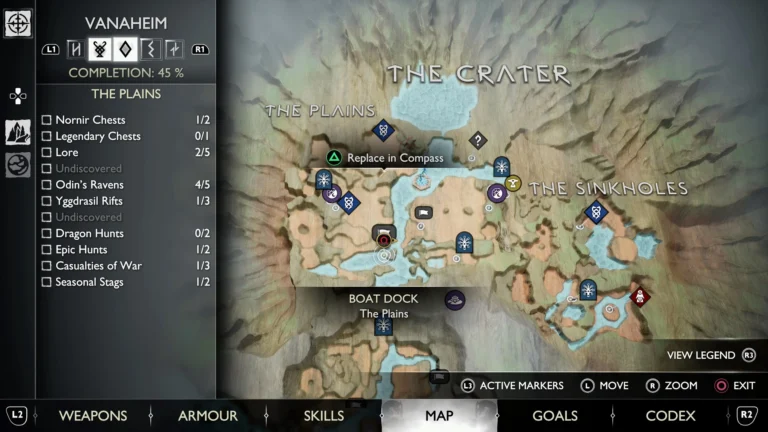768x432 pixels.
Task: Toggle the Casualties of War checkbox
Action: (47, 265)
